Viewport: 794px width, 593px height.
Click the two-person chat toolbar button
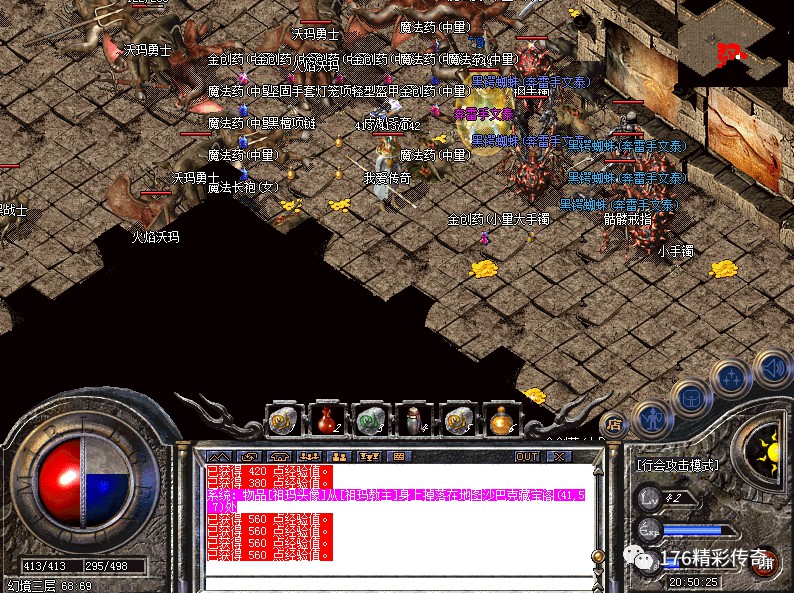[x=339, y=456]
